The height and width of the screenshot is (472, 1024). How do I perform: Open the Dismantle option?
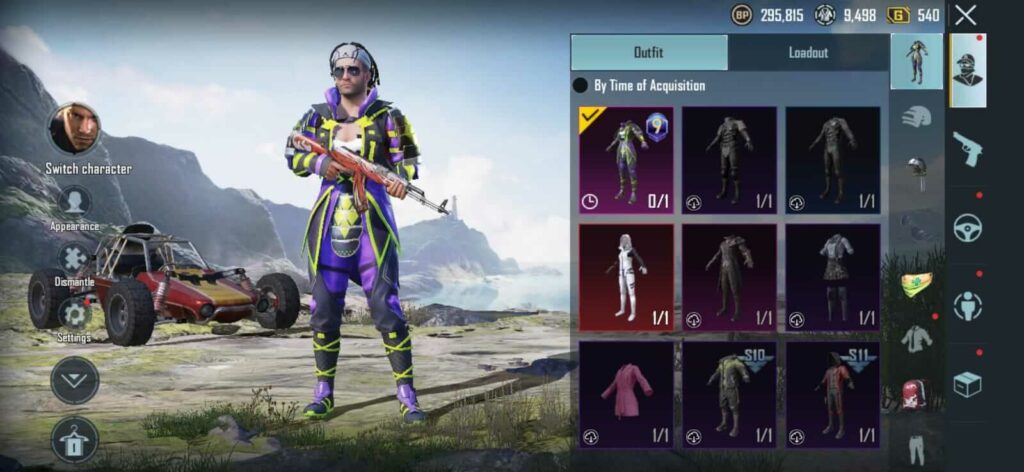(75, 260)
